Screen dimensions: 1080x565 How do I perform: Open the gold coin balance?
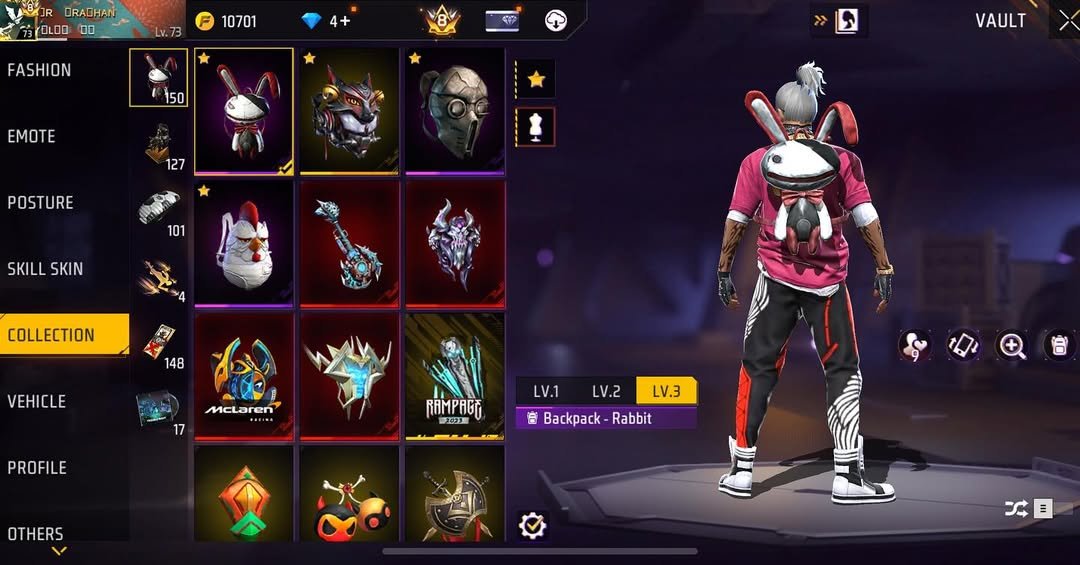[x=228, y=21]
